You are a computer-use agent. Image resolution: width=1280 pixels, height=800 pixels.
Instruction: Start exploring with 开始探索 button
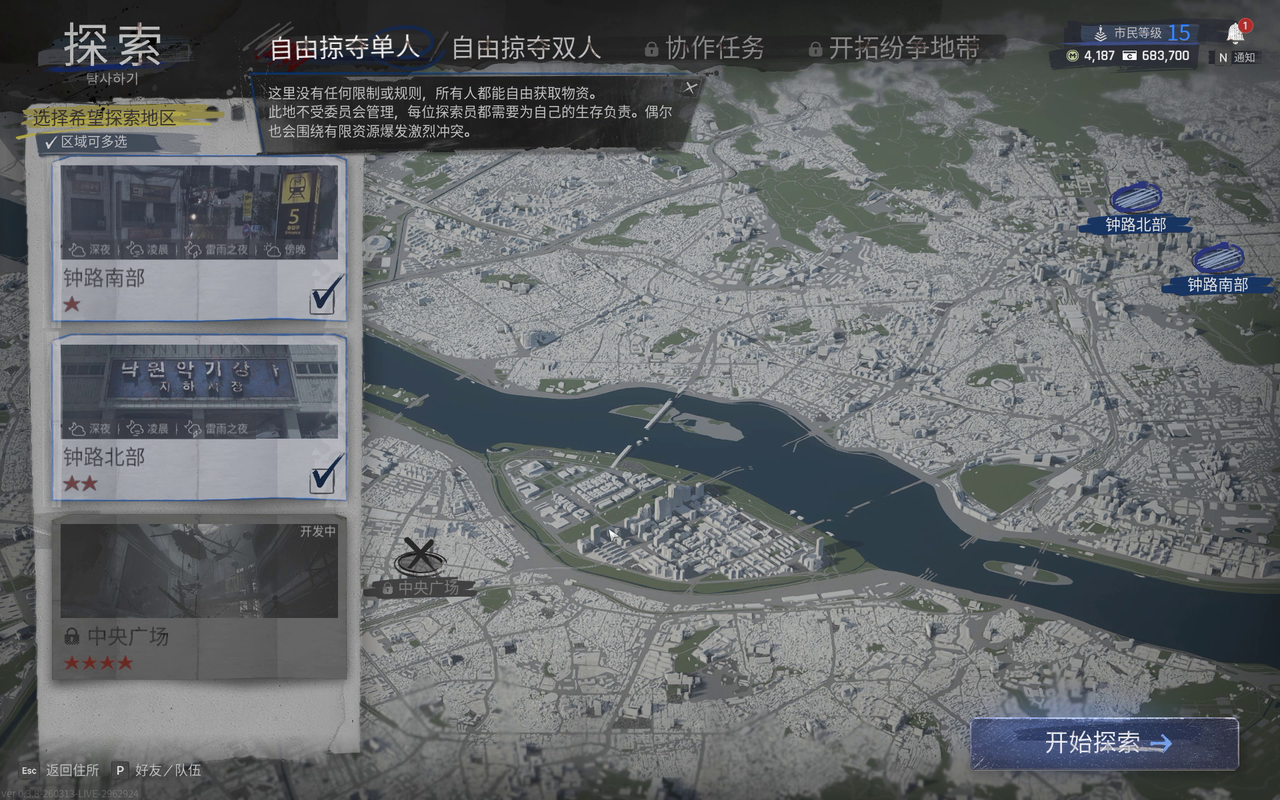1104,743
